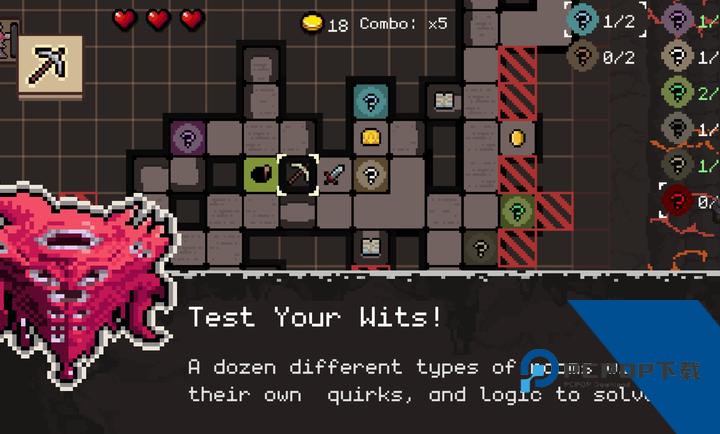Choose the dark red room tracker icon
This screenshot has width=720, height=434.
678,201
